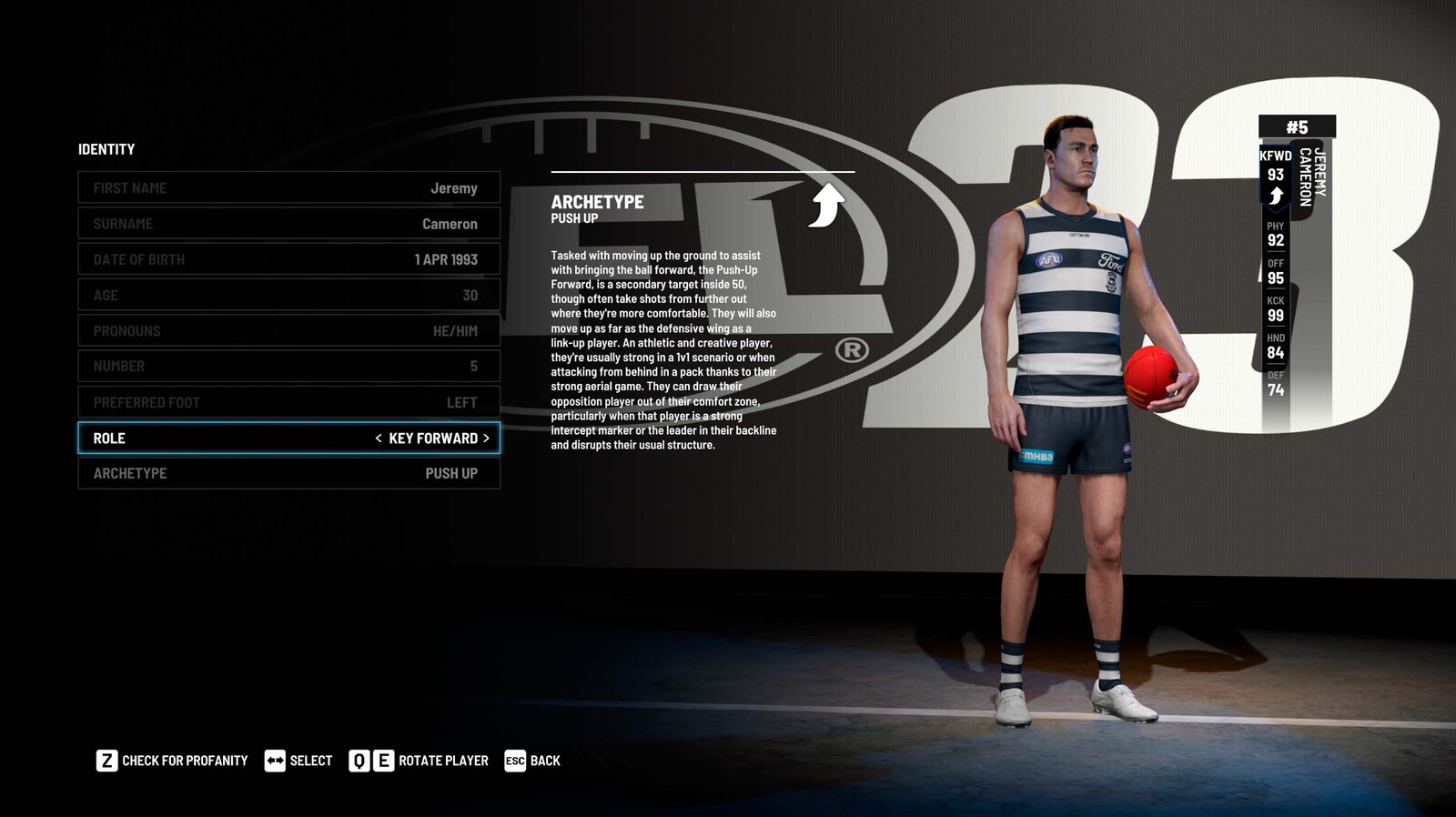This screenshot has width=1456, height=817.
Task: Open the Date of Birth row
Action: tap(288, 259)
